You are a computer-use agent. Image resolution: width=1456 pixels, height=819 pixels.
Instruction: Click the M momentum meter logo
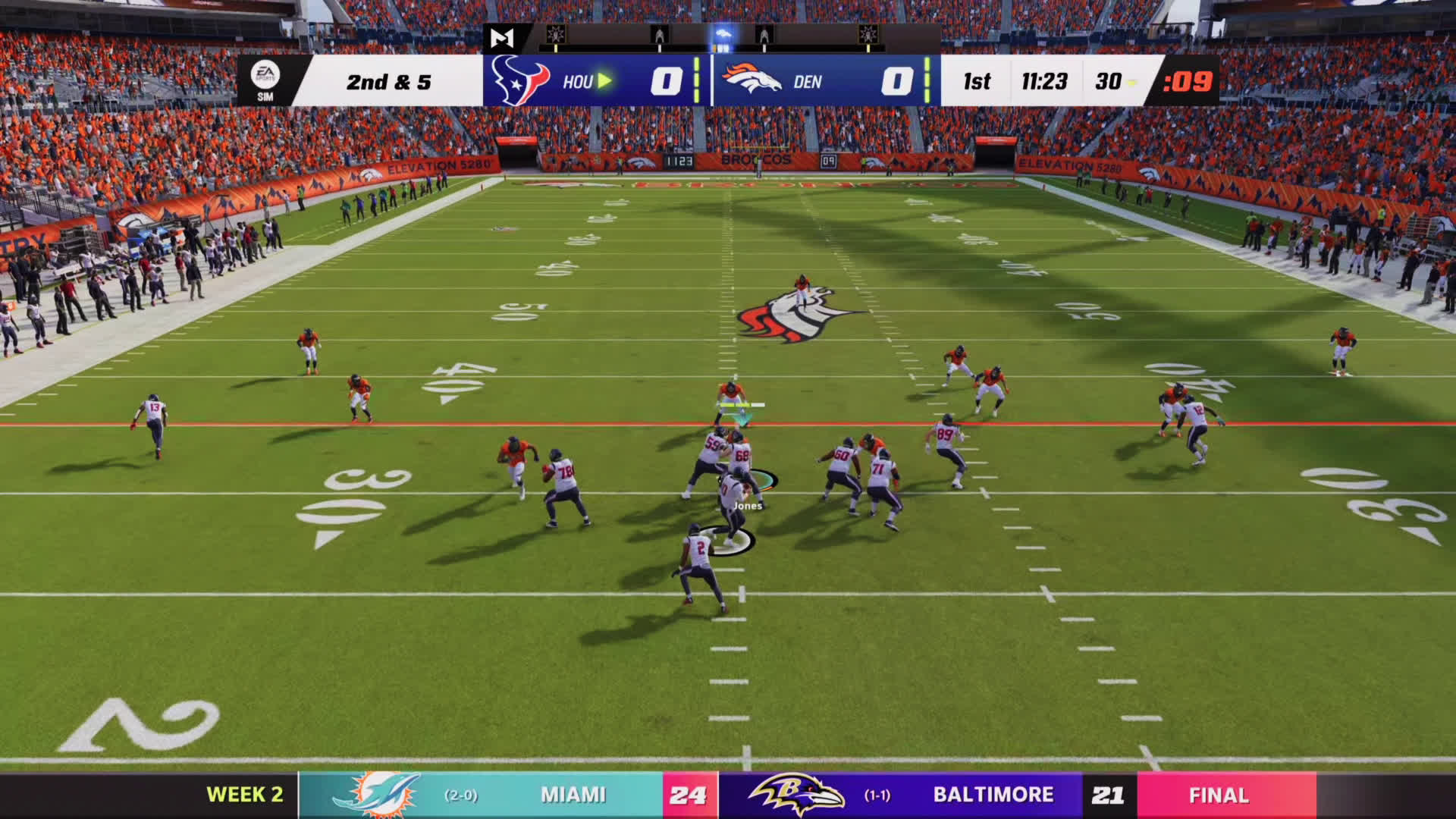[x=501, y=38]
